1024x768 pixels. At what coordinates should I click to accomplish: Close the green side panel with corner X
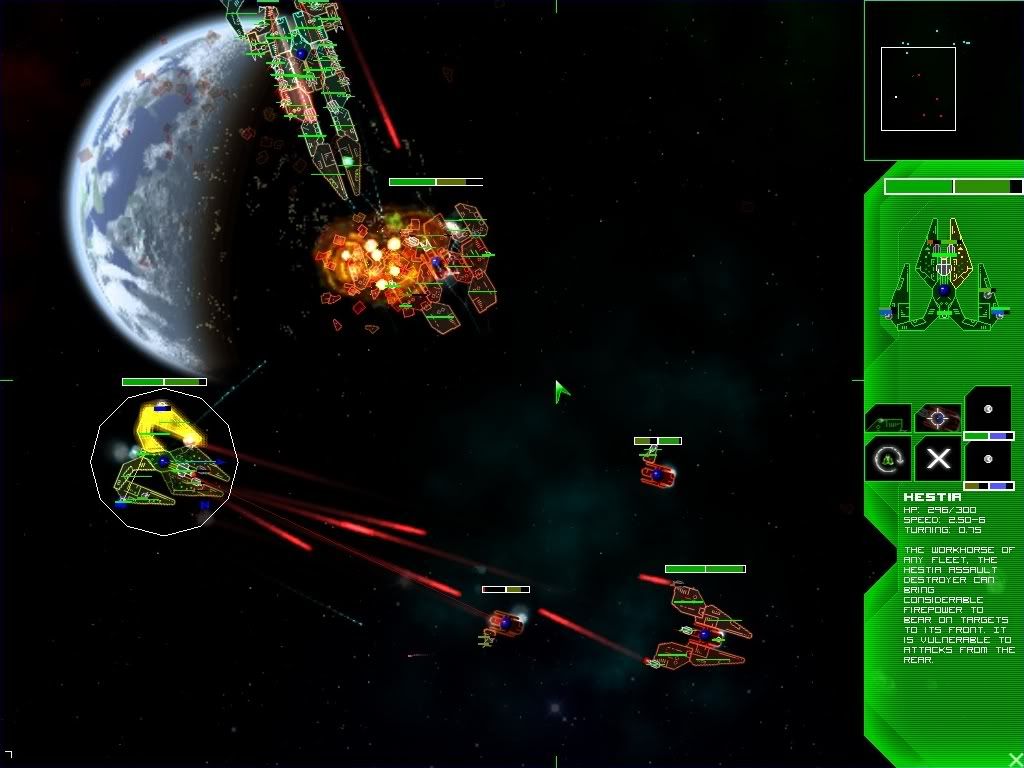click(x=1015, y=759)
